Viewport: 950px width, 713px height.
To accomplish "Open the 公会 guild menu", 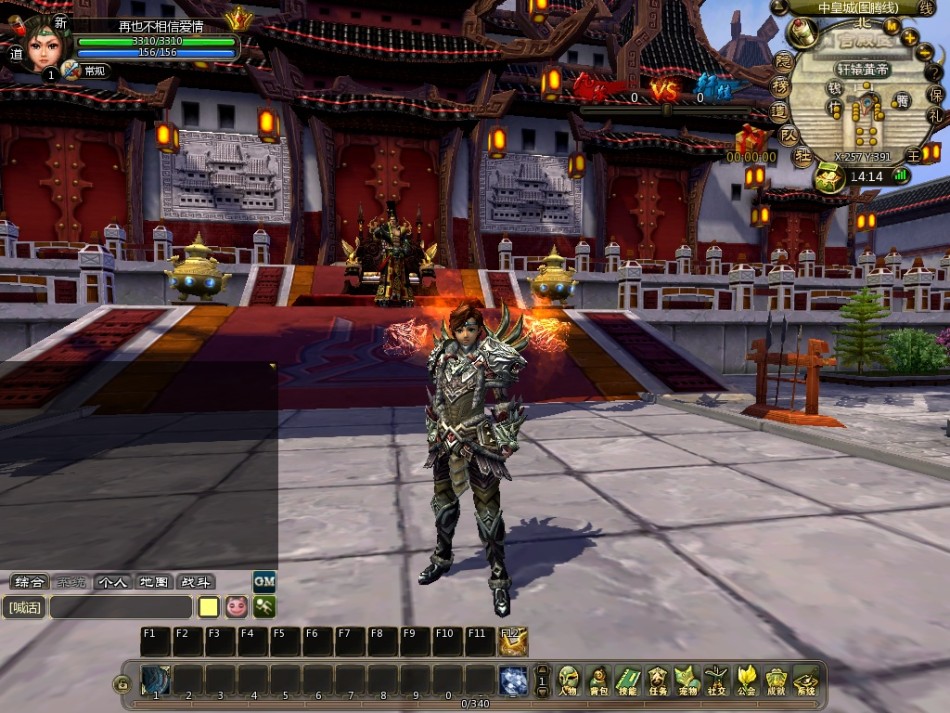I will click(746, 680).
